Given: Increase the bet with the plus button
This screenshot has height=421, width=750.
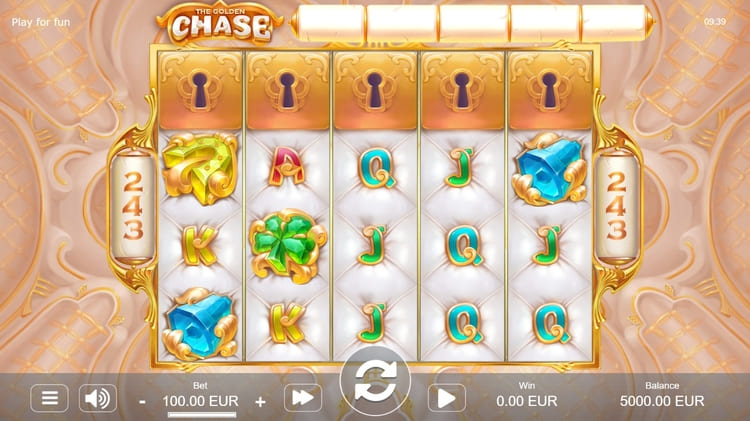Looking at the screenshot, I should point(261,401).
